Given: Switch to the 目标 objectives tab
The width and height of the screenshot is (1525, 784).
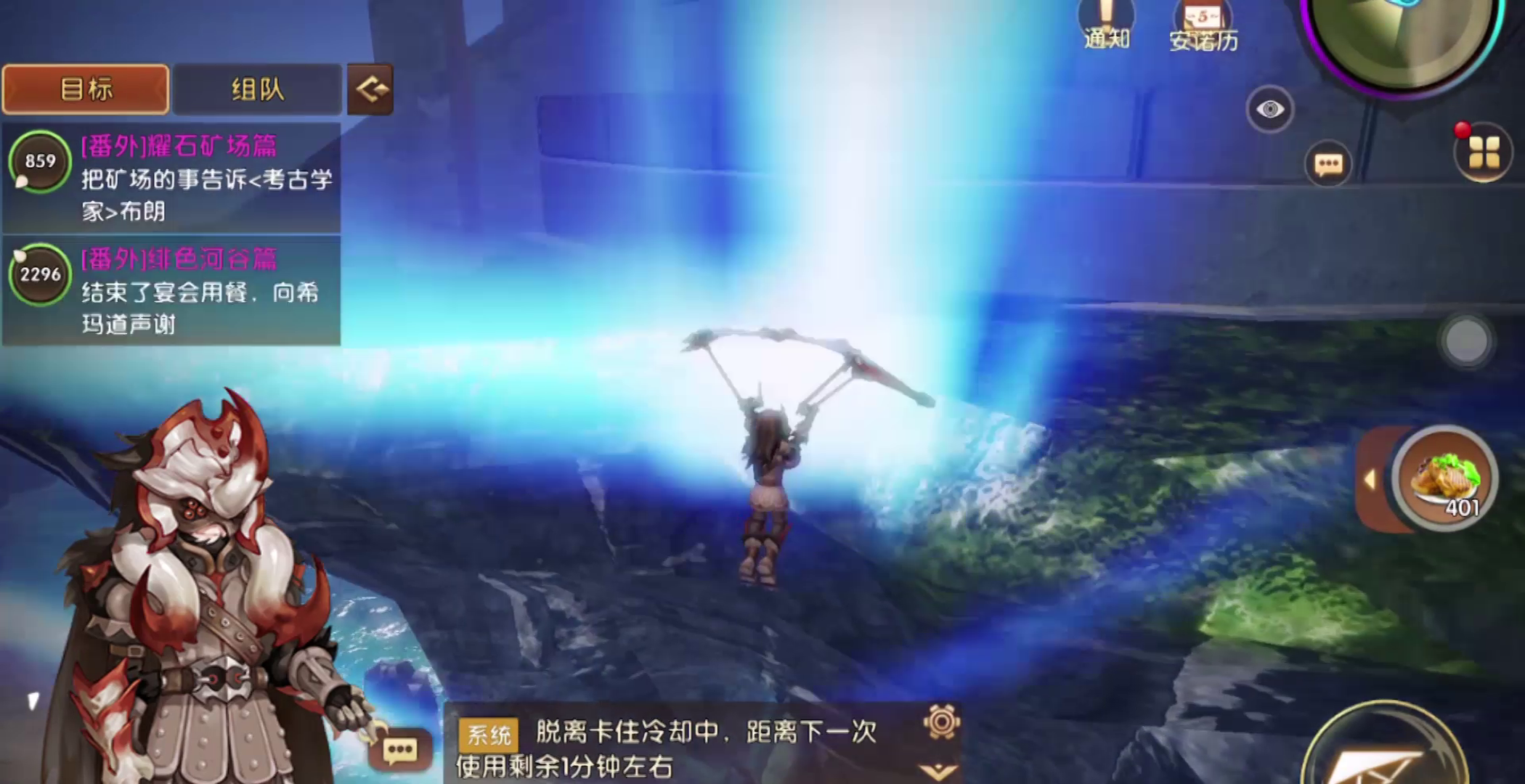Looking at the screenshot, I should (x=85, y=89).
